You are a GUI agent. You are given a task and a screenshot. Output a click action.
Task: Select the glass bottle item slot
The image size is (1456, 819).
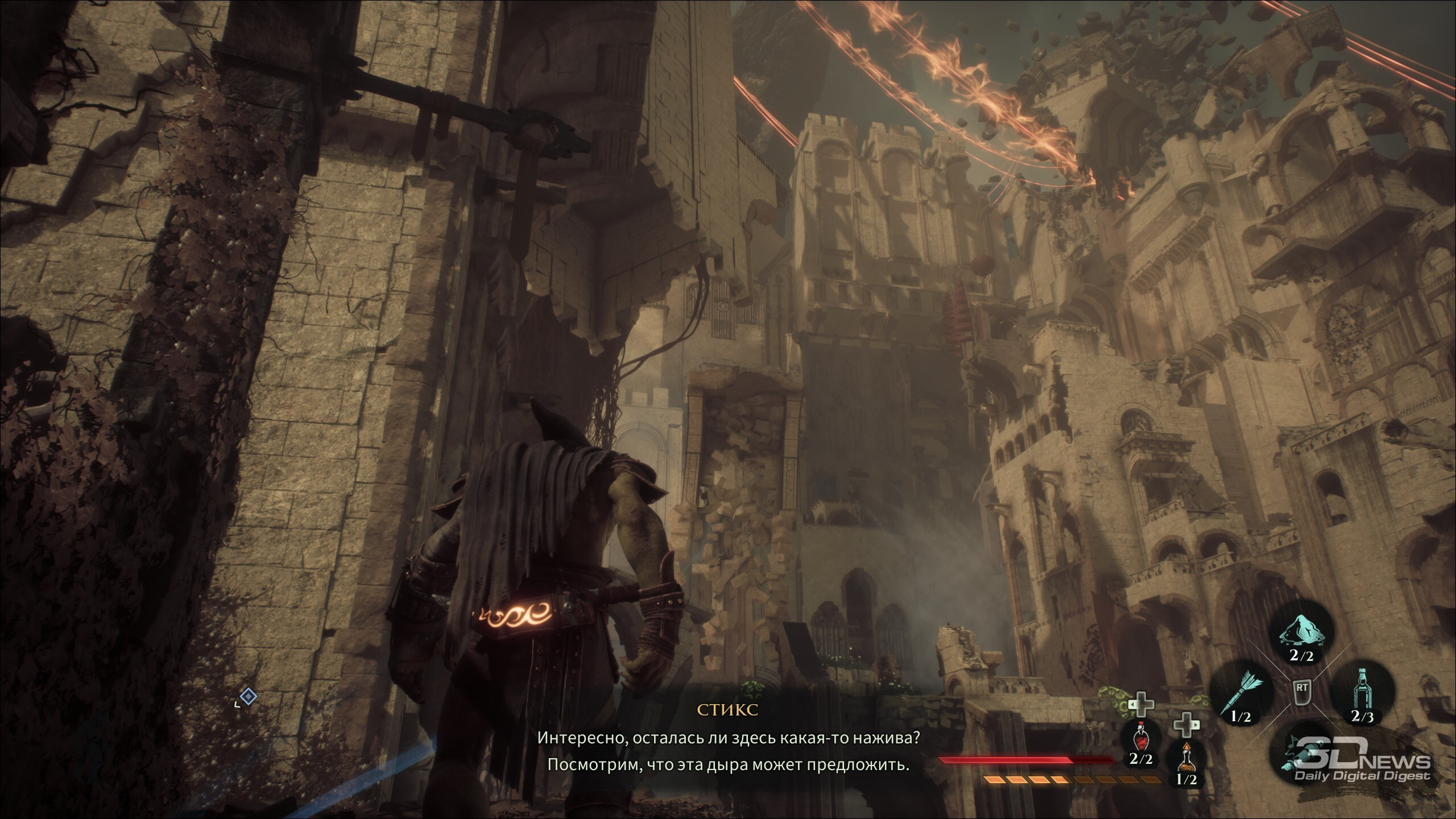coord(1362,694)
